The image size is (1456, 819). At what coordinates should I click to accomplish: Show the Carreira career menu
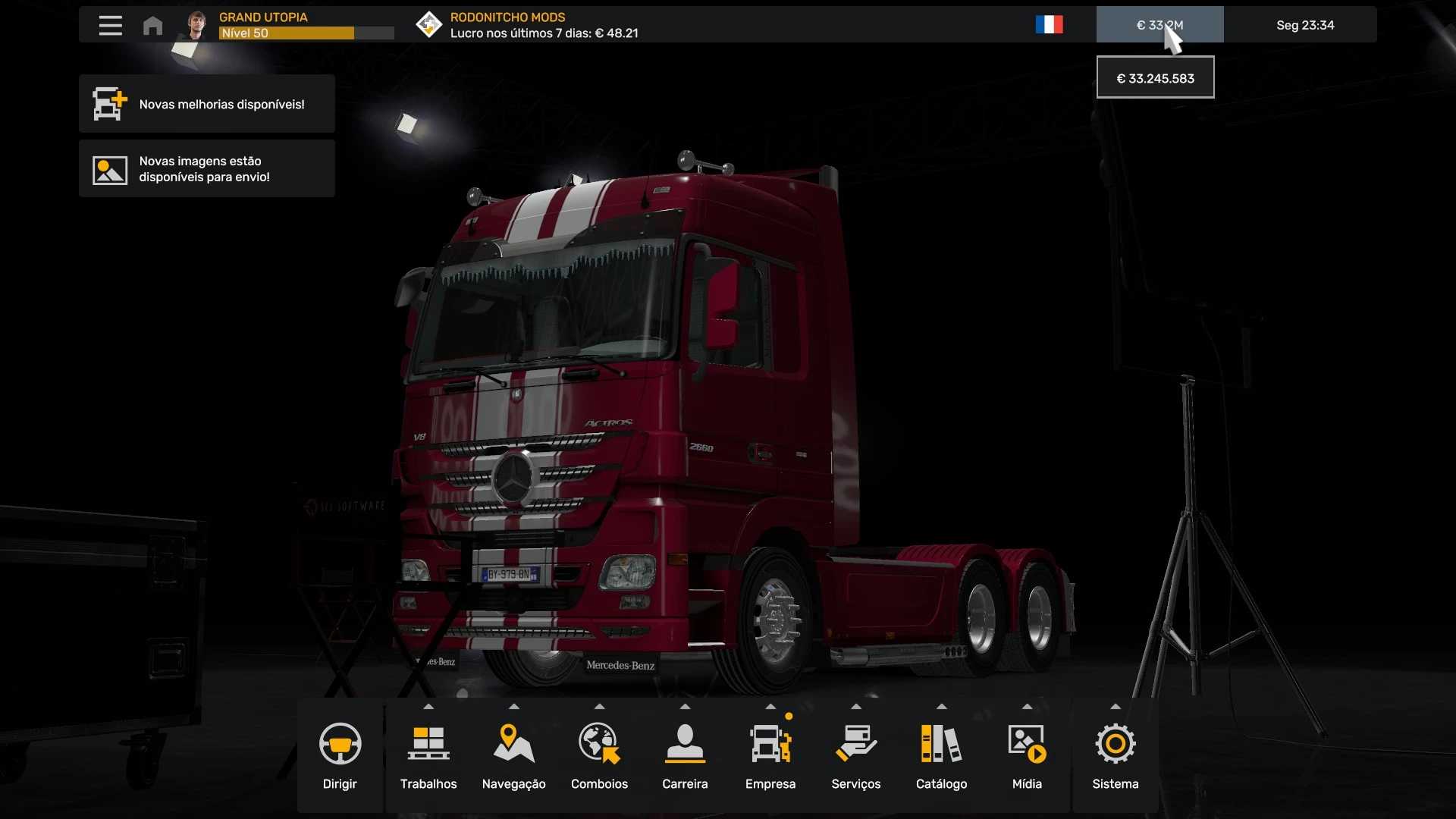pyautogui.click(x=685, y=755)
